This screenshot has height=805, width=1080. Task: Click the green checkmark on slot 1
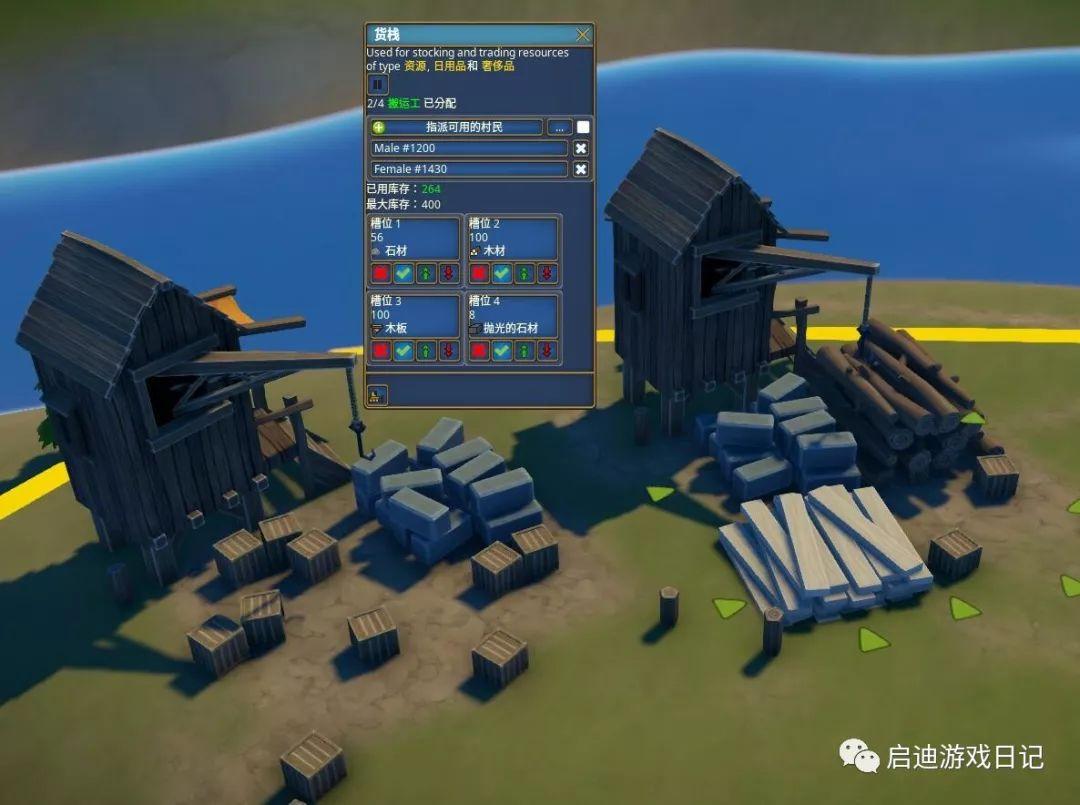pos(403,273)
